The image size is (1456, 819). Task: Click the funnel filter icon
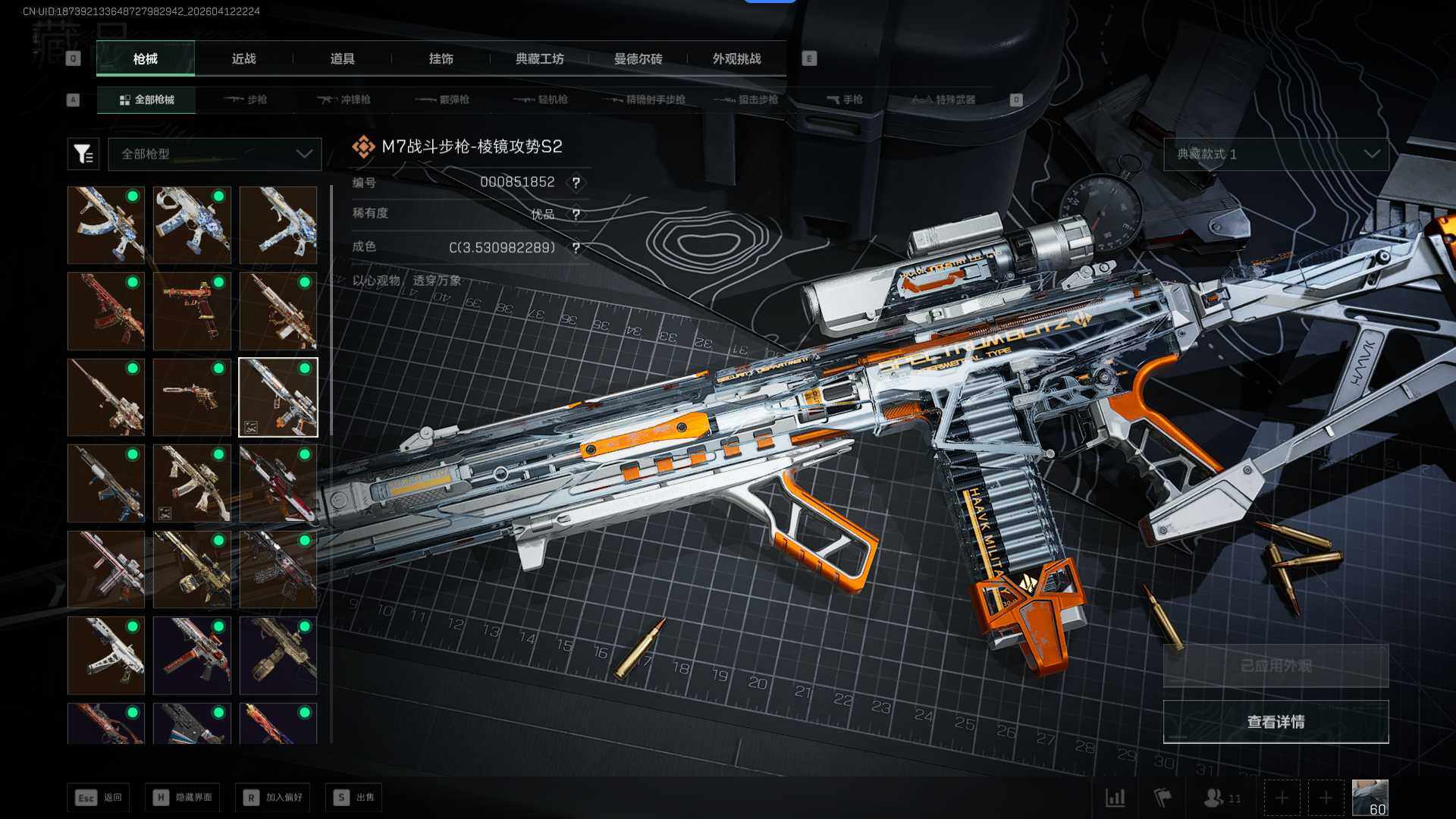pyautogui.click(x=83, y=154)
